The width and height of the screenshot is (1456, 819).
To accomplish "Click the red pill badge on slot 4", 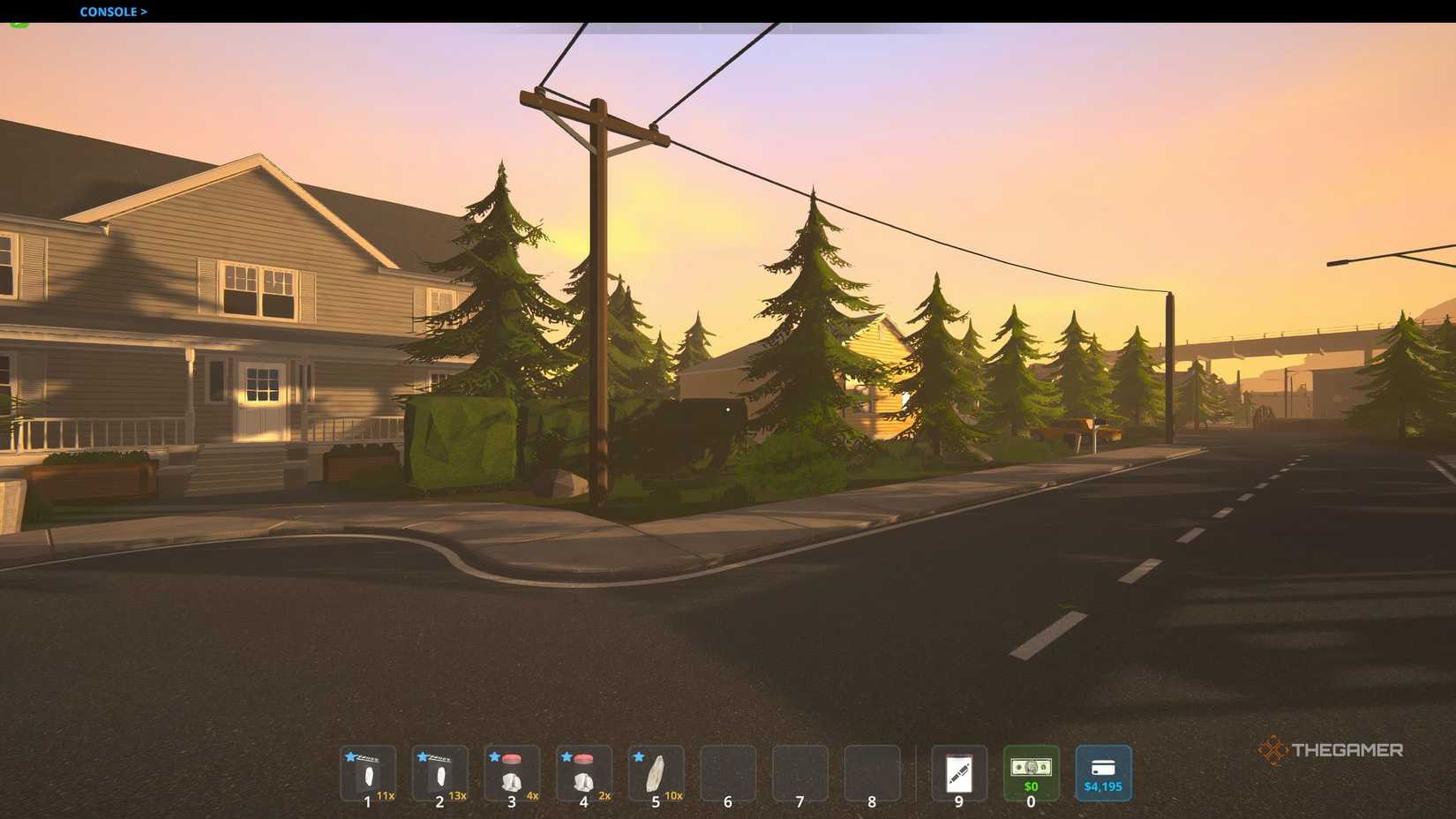I will click(x=583, y=758).
